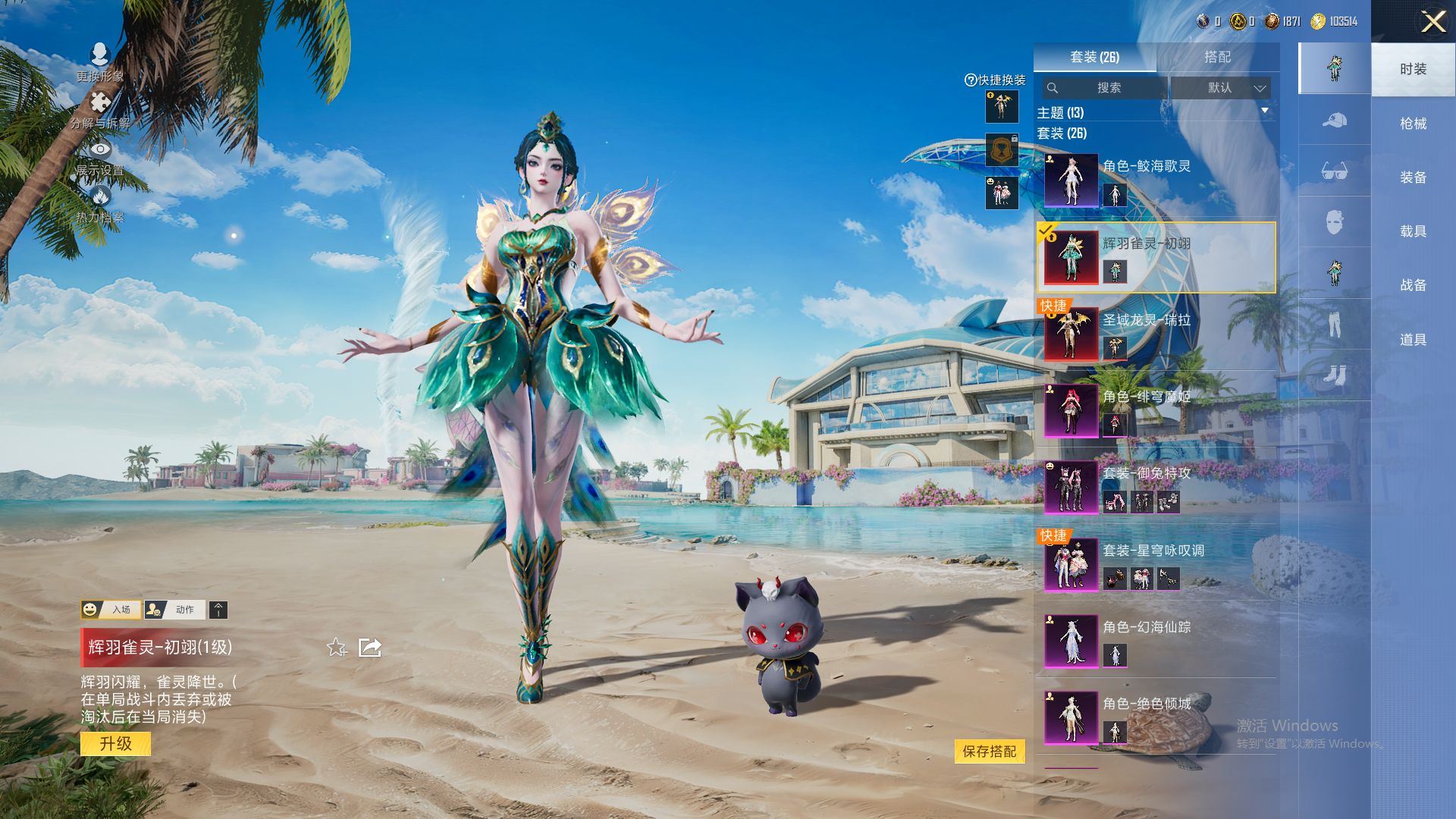Collapse the 主题 (13) section arrow
1456x819 pixels.
pyautogui.click(x=1264, y=111)
